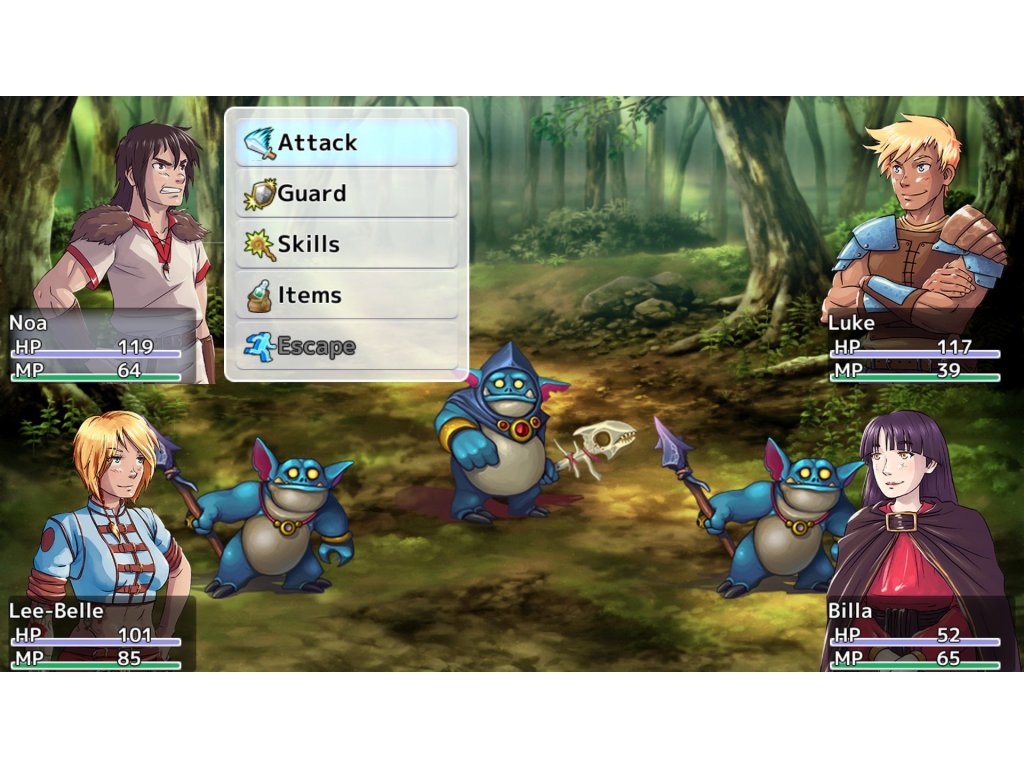Choose Lee-Belle's status panel
Image resolution: width=1024 pixels, height=768 pixels.
coord(97,634)
